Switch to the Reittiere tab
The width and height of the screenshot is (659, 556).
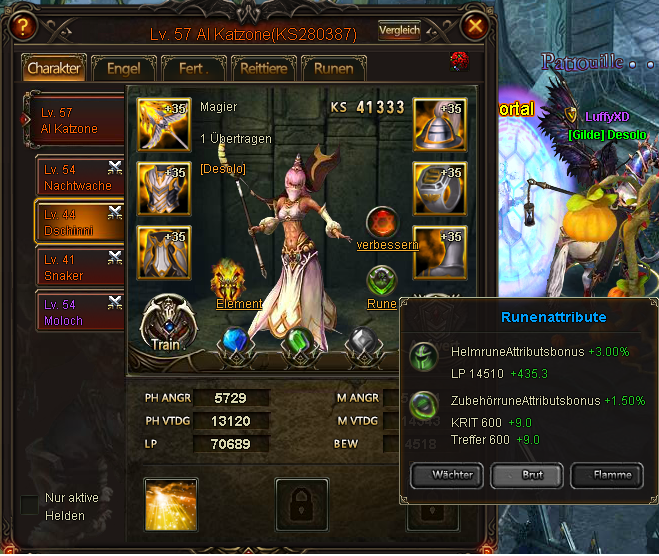pyautogui.click(x=264, y=69)
